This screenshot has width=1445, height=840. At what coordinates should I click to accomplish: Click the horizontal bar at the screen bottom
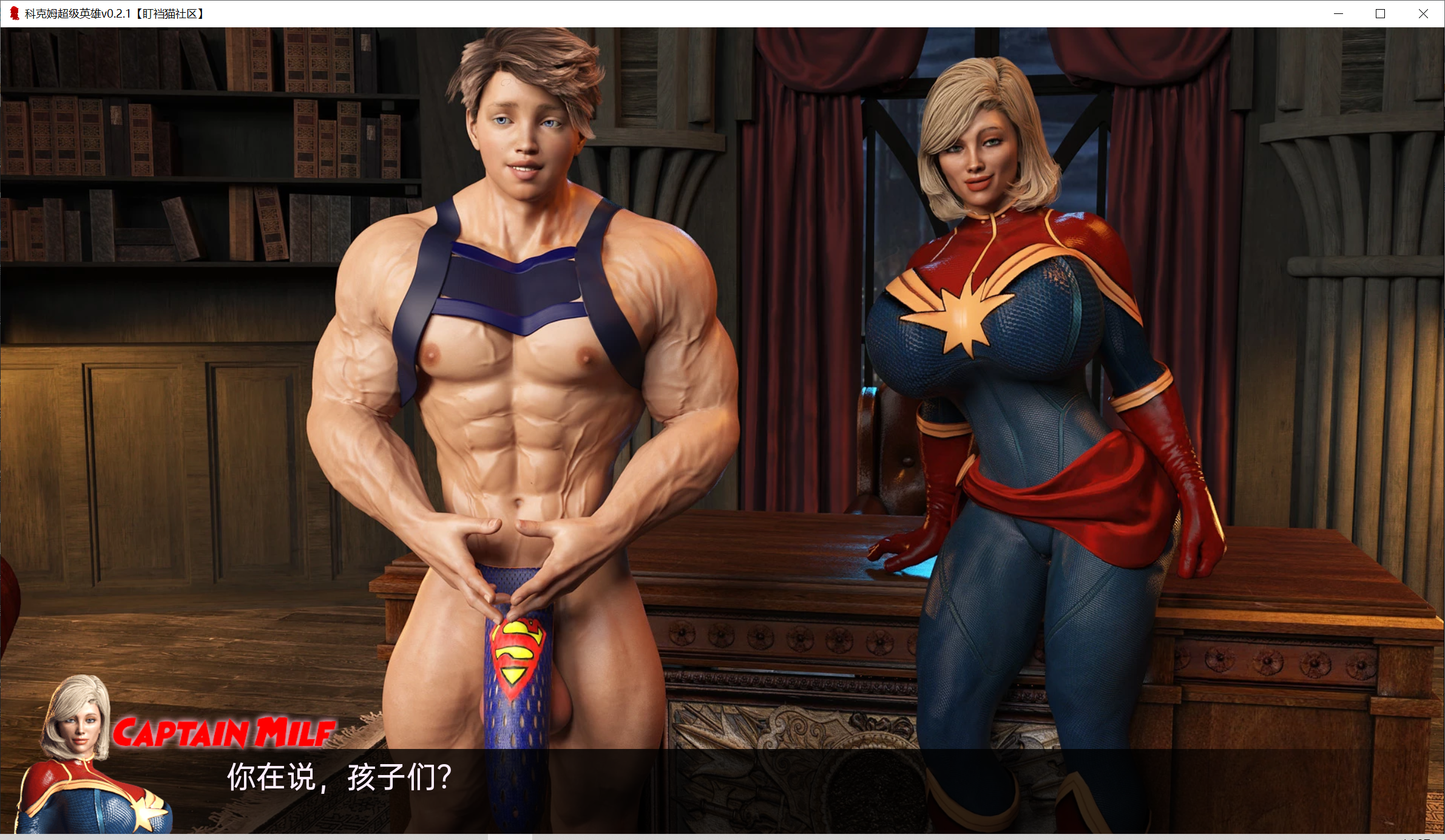point(722,835)
